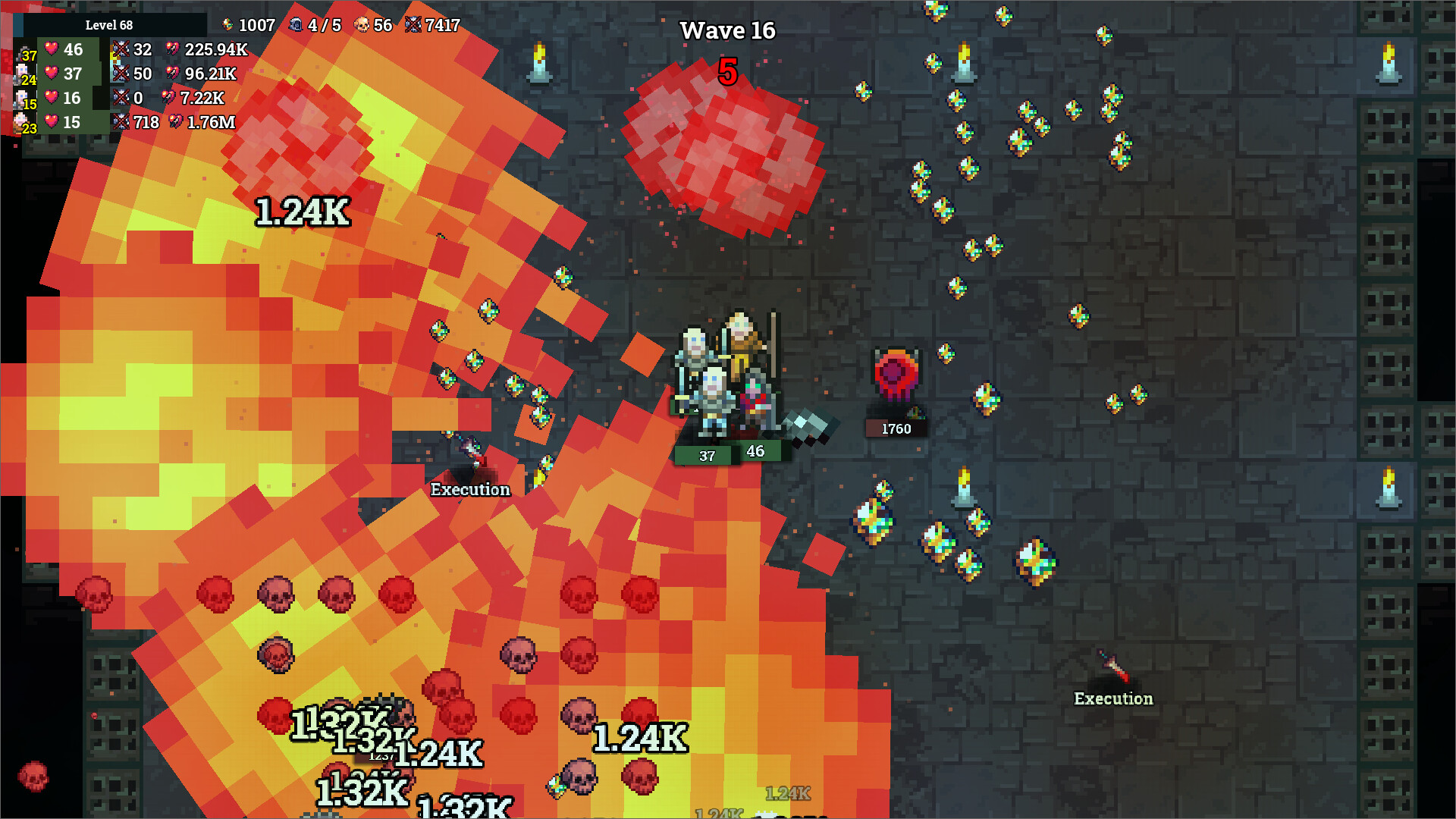Screen dimensions: 1456x819
Task: Click the Execution label near bottom right
Action: tap(1112, 698)
